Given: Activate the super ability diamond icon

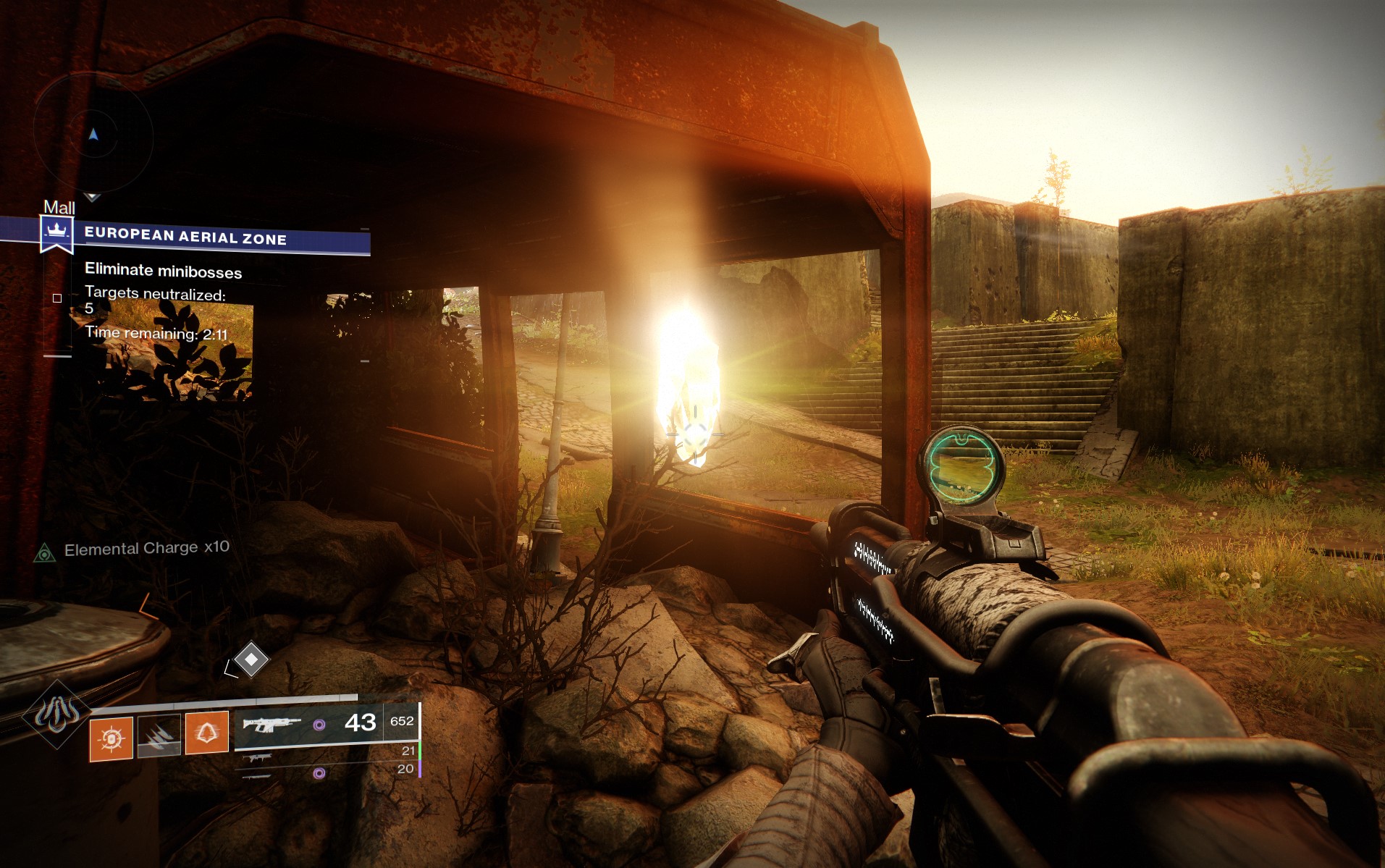Looking at the screenshot, I should click(x=56, y=715).
